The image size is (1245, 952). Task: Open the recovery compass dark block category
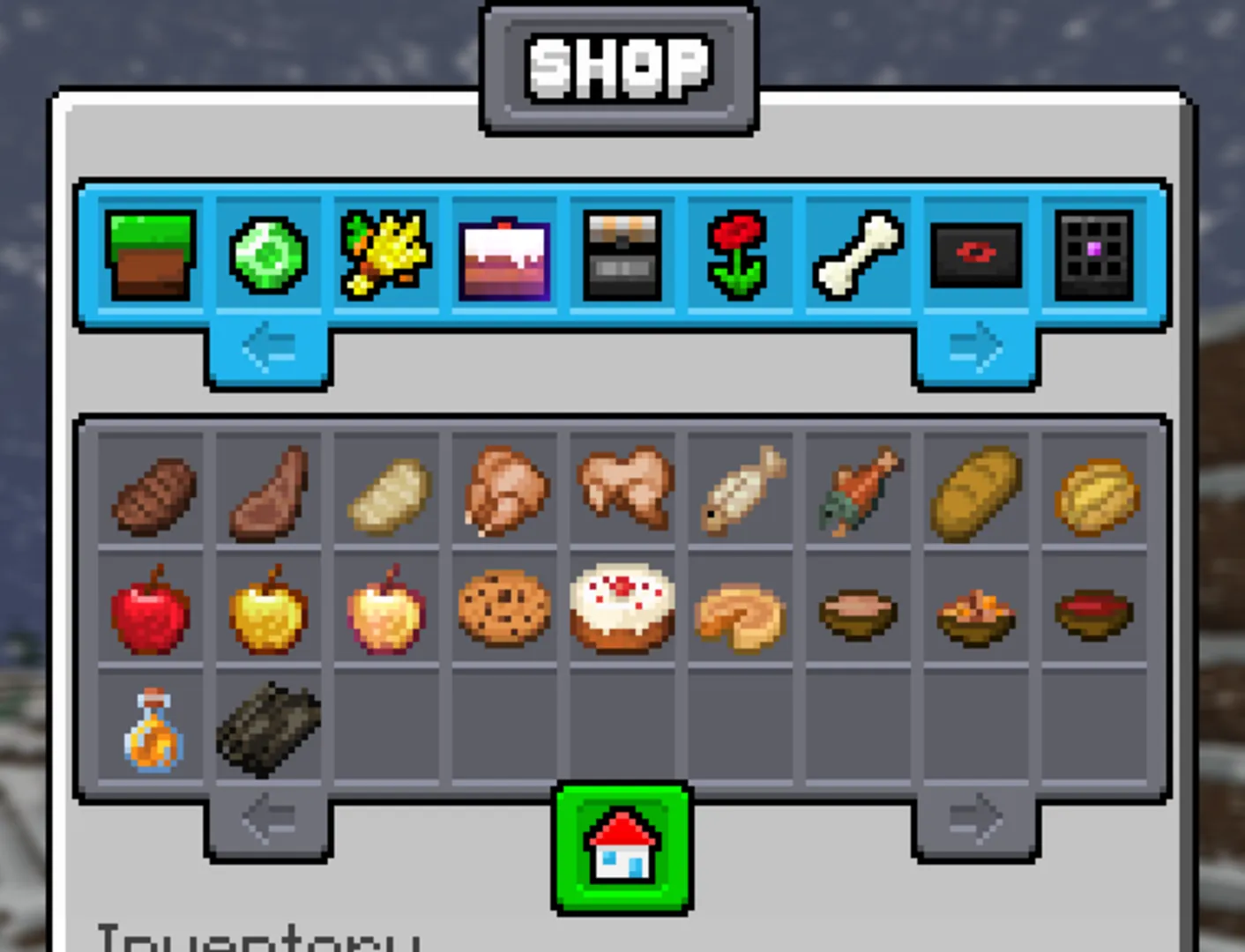[975, 254]
